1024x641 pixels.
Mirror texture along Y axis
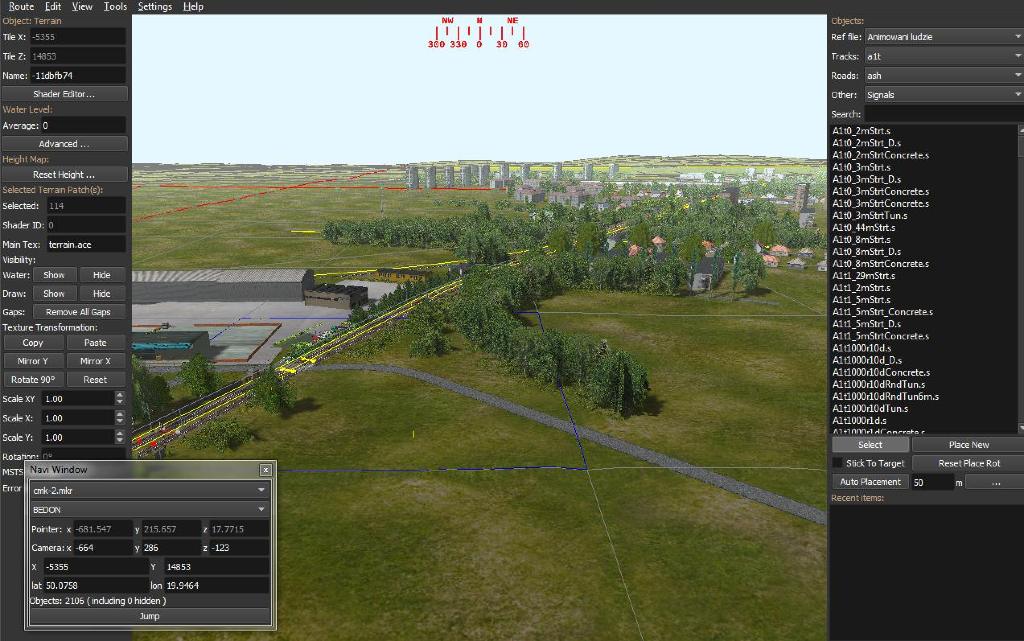tap(33, 361)
